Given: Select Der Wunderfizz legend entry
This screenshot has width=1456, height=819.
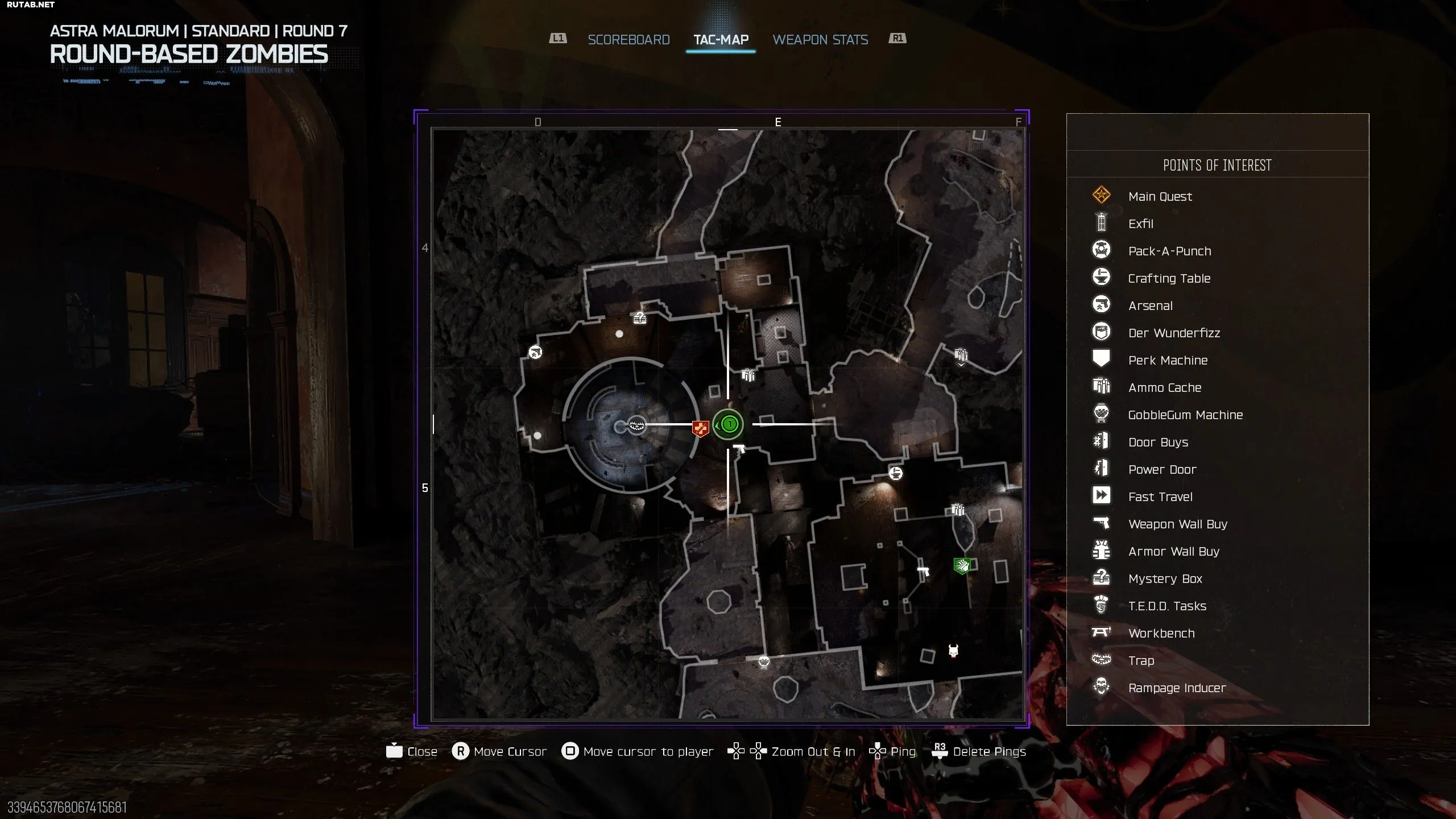Looking at the screenshot, I should pos(1174,333).
